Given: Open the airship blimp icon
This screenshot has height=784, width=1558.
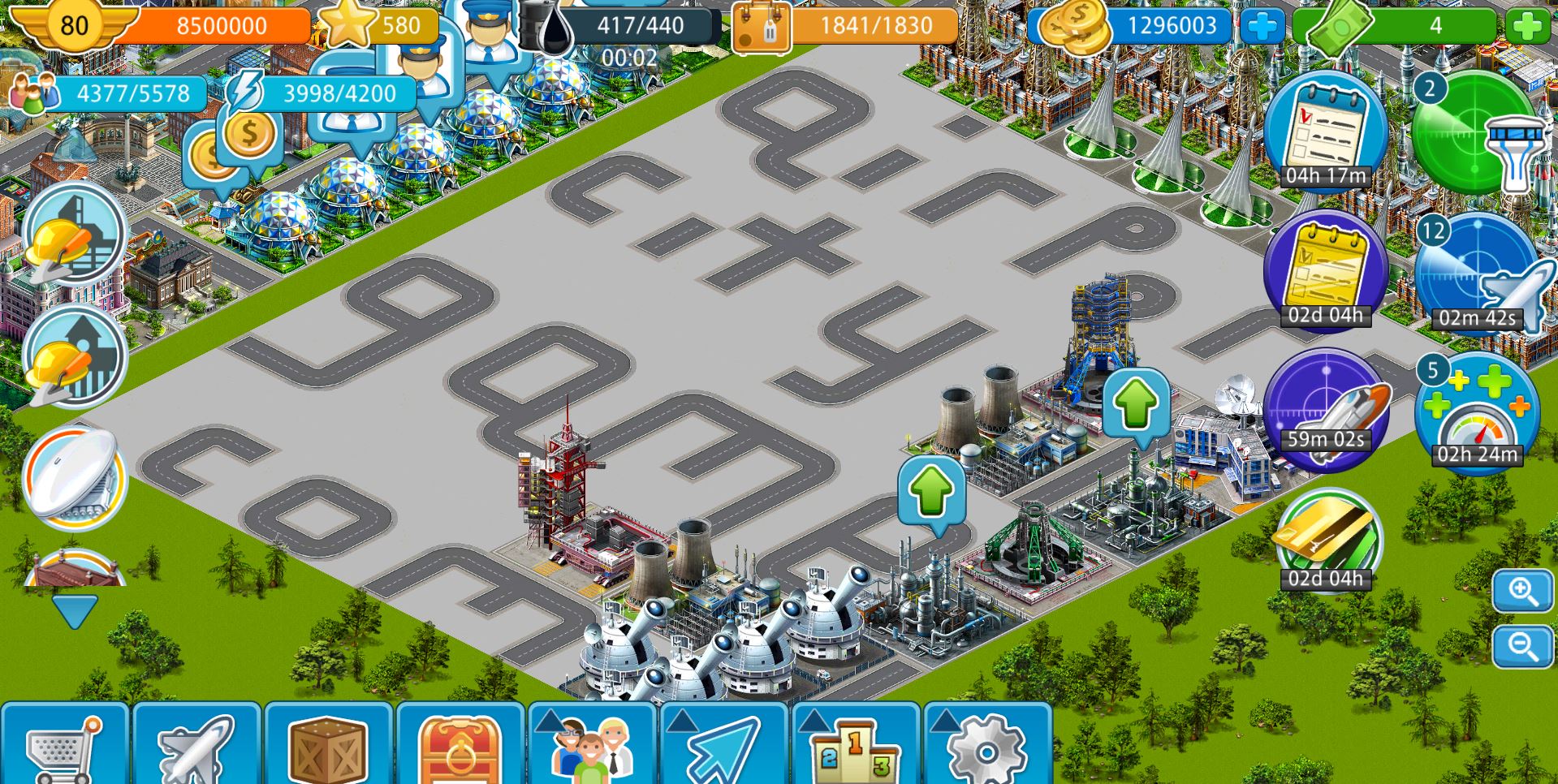Looking at the screenshot, I should point(74,478).
